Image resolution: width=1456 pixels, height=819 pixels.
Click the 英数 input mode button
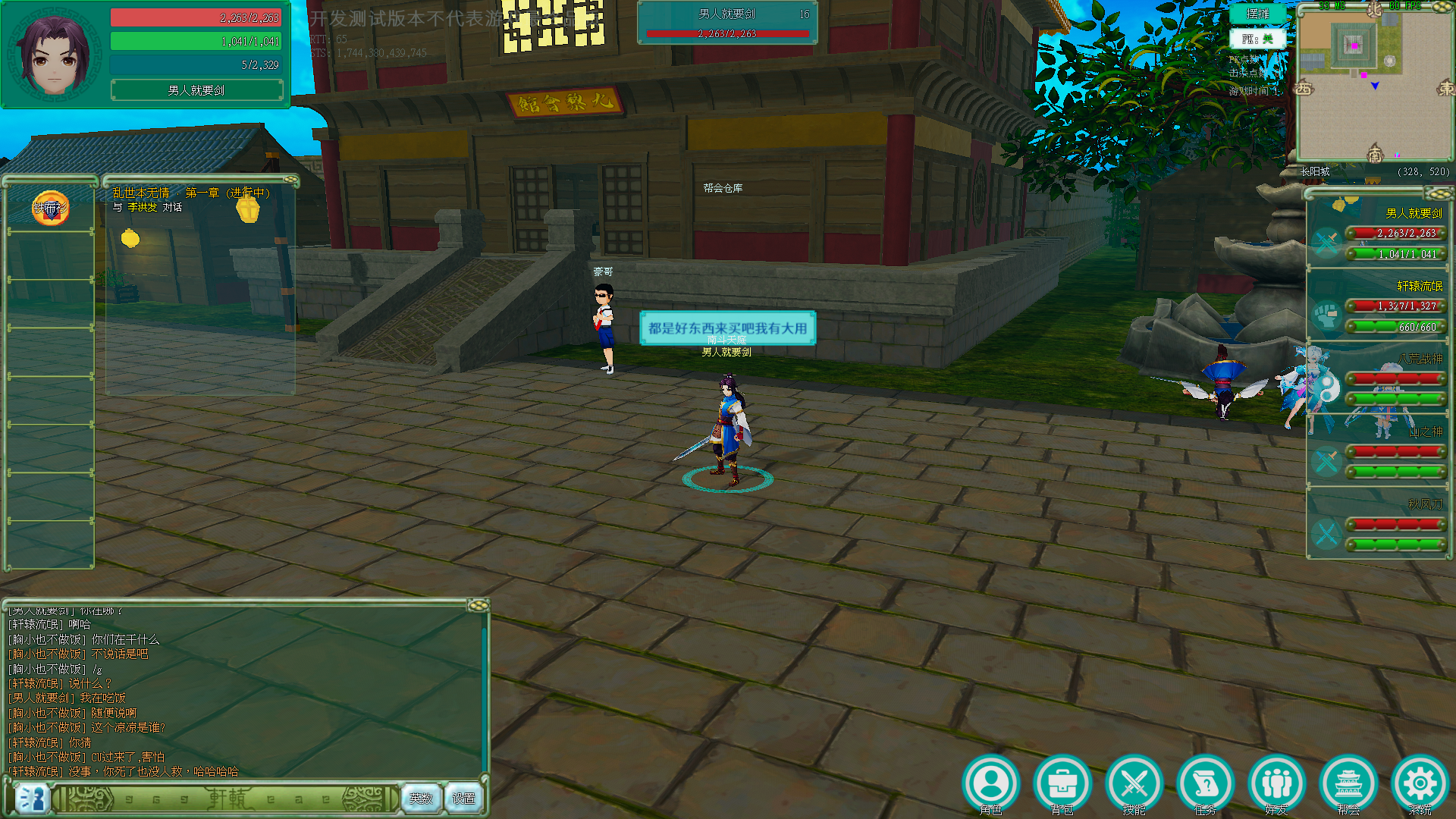421,799
